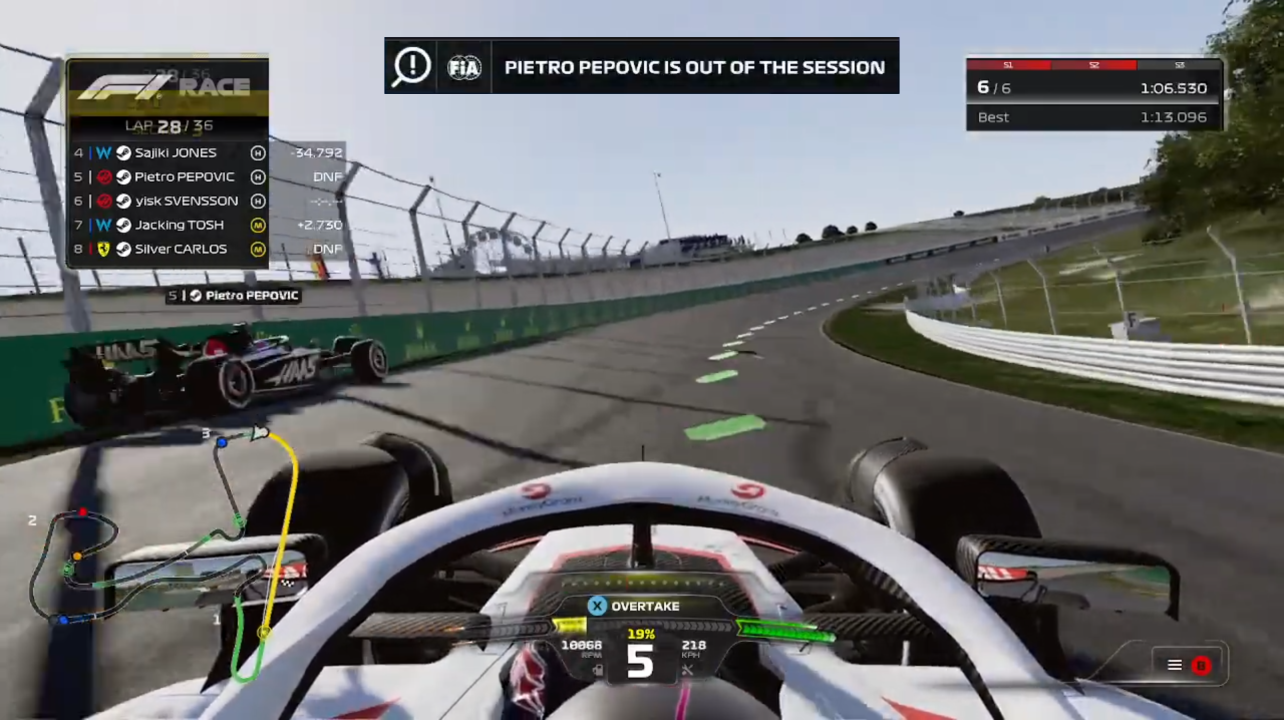
Task: Click the Pietro PEPOVIC name tag above the car
Action: click(x=233, y=296)
